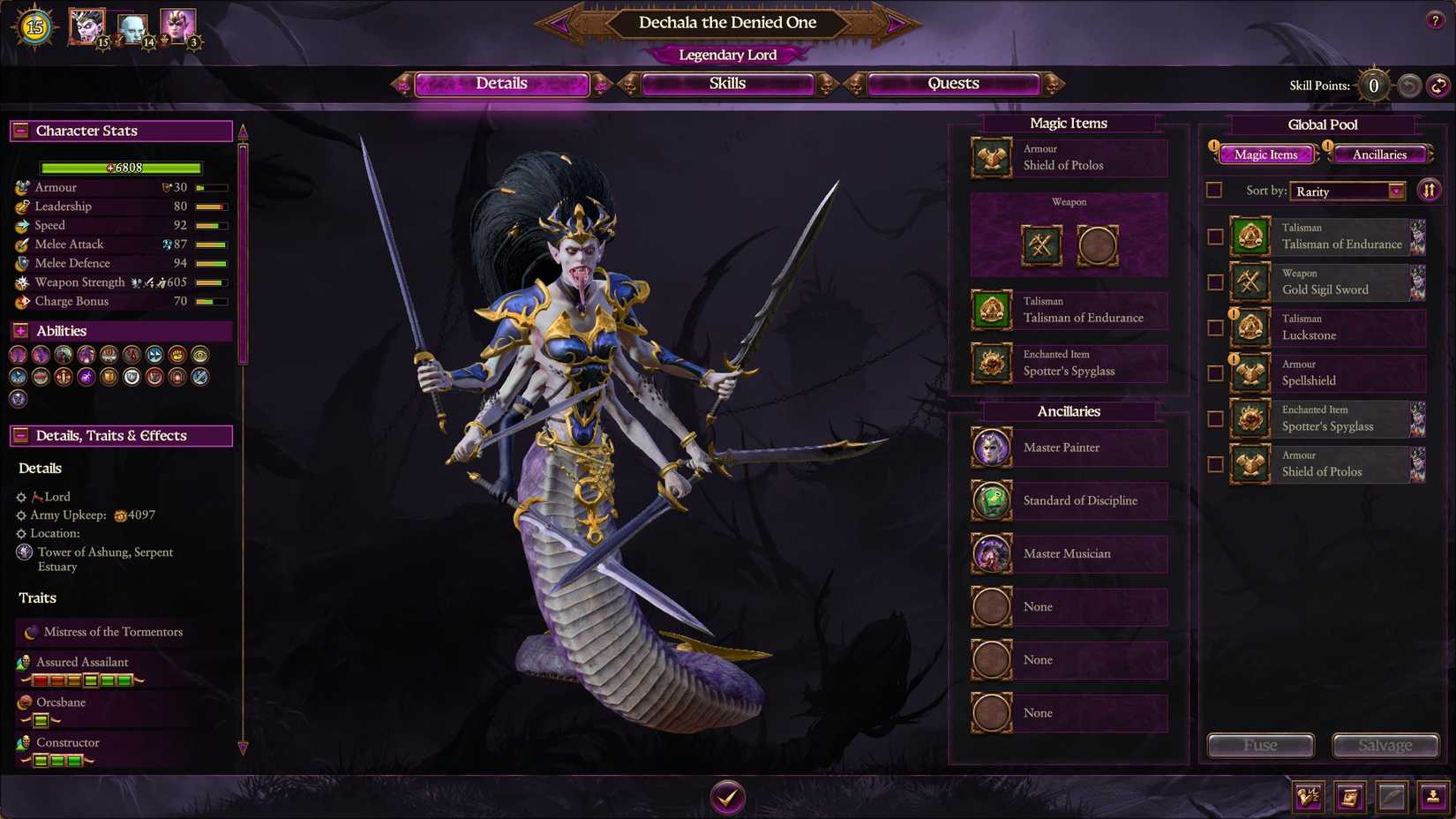This screenshot has height=819, width=1456.
Task: Click the Standard of Discipline ancillary icon
Action: point(991,500)
